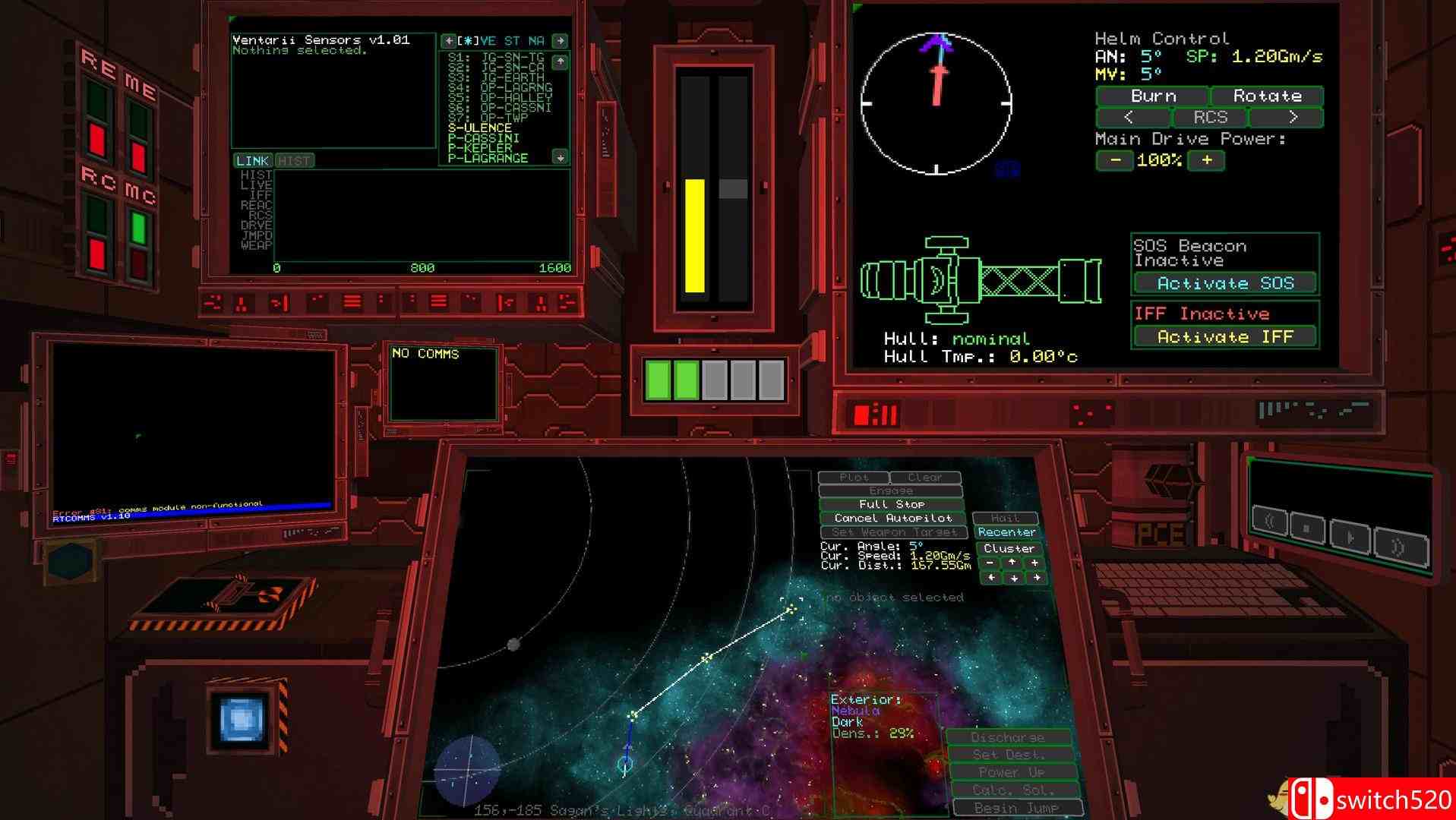Screen dimensions: 1456x820
Task: Activate the IFF transponder
Action: 1224,336
